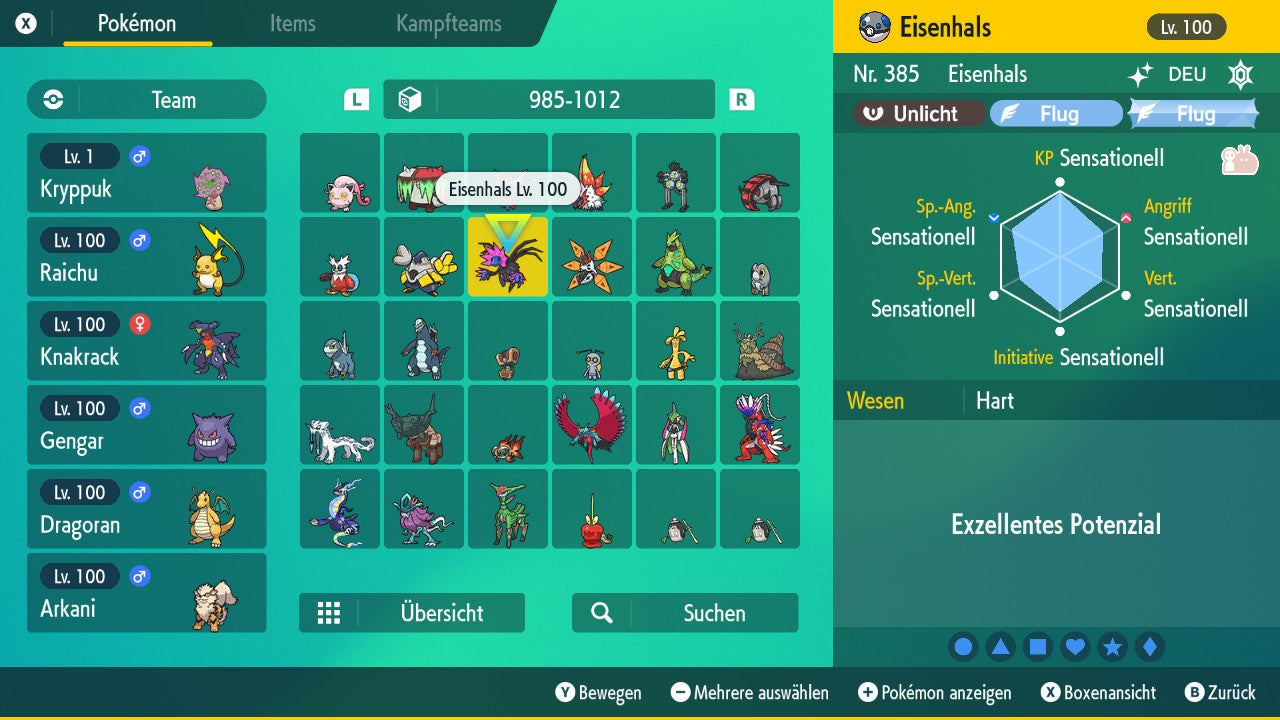Click the blue stats hexagon chart

click(1060, 255)
